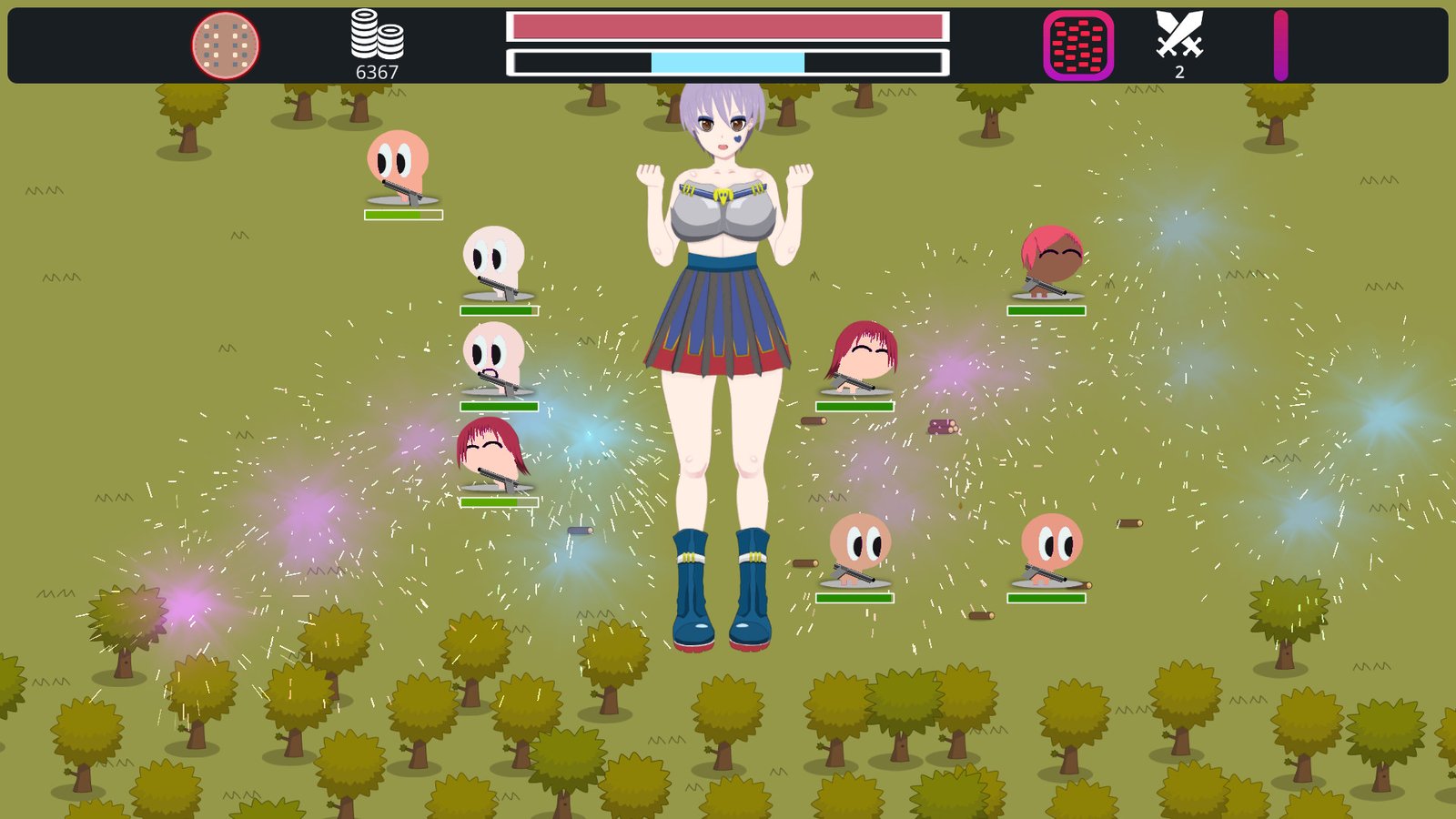Click the circular dotted portrait icon on the left
Screen dimensions: 1456x819
pos(224,42)
